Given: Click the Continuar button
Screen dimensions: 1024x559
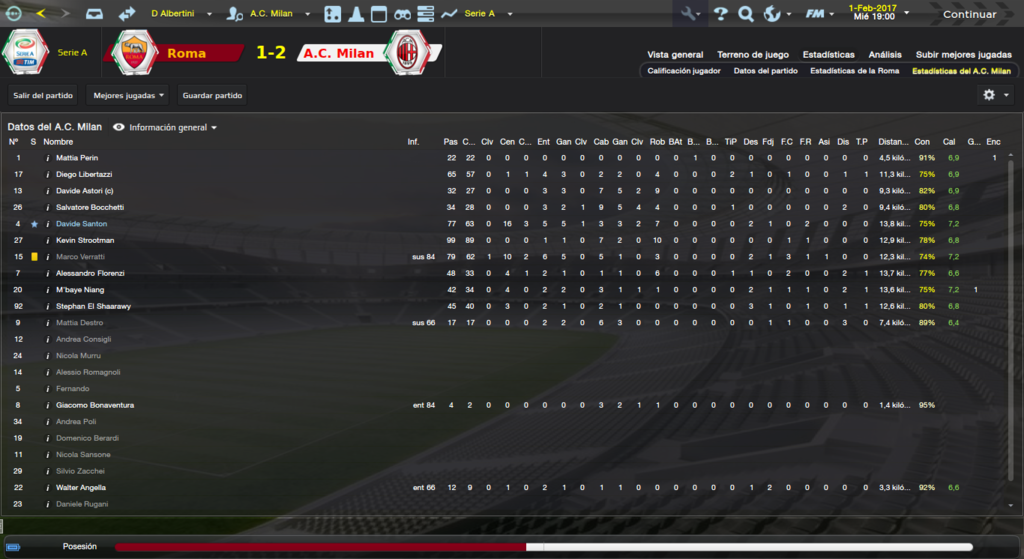Looking at the screenshot, I should [x=968, y=14].
